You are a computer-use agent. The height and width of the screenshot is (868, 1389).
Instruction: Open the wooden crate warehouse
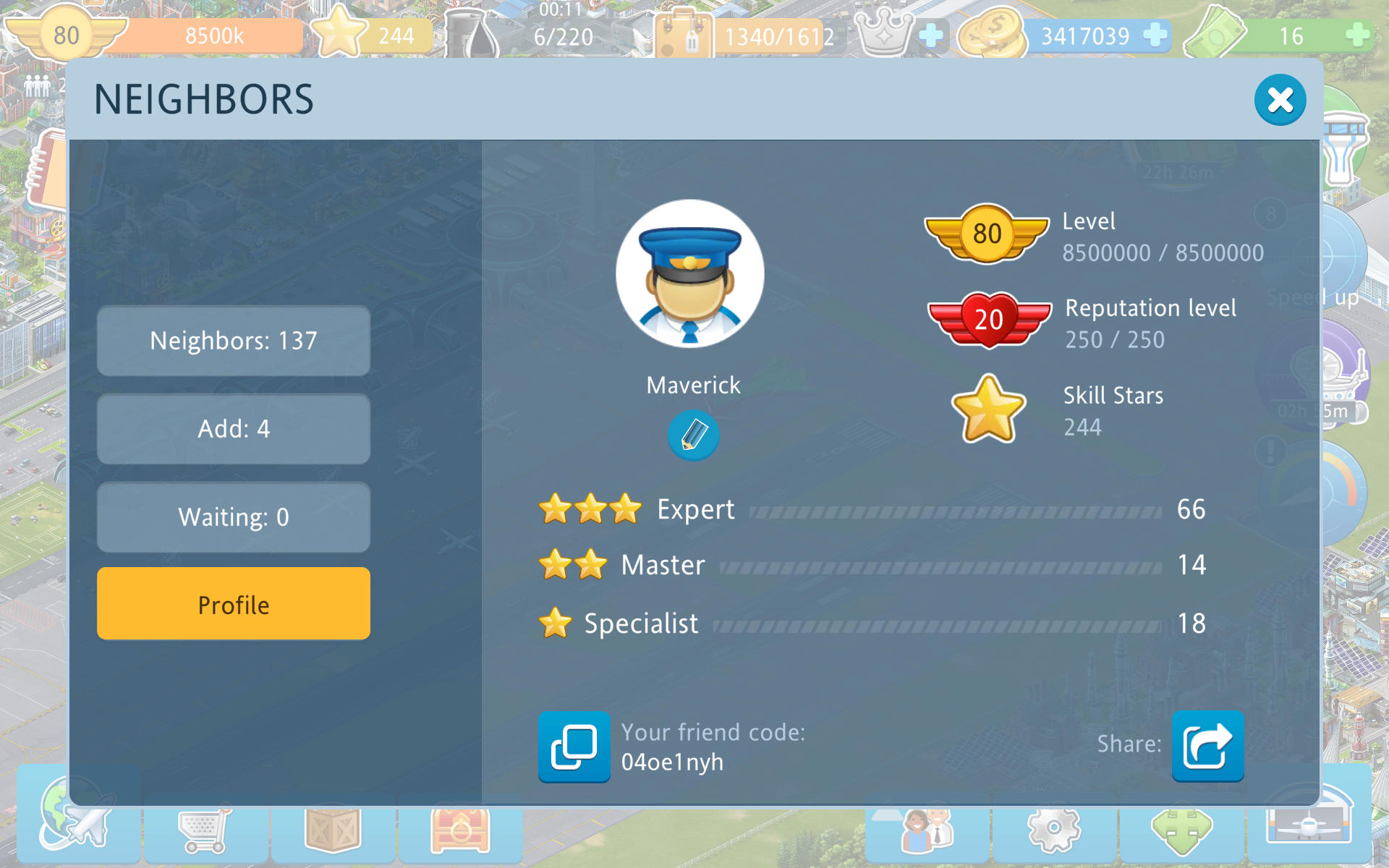(x=333, y=832)
